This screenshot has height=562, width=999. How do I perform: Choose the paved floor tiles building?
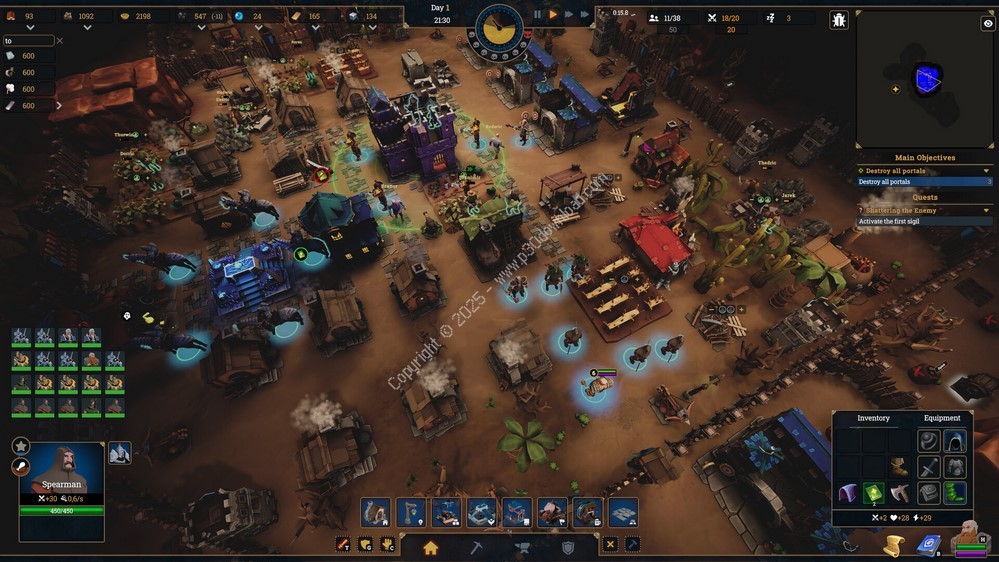(x=622, y=513)
